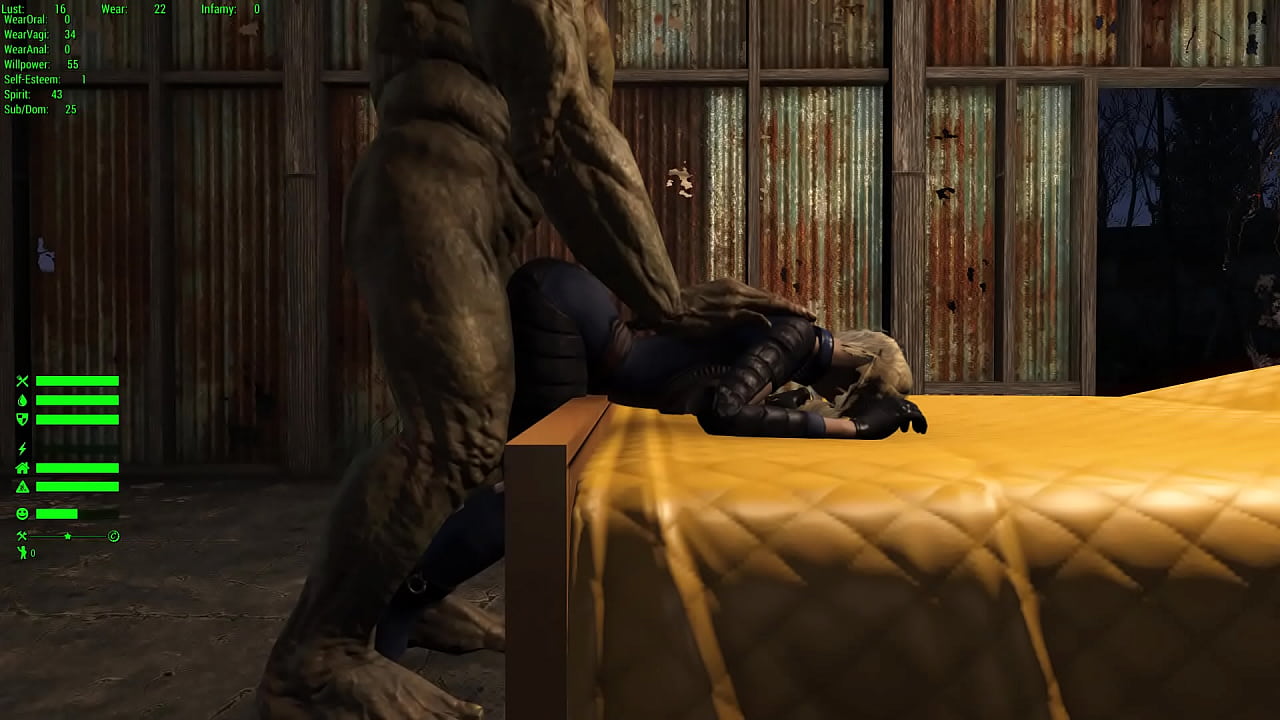This screenshot has height=720, width=1280.
Task: Click the person figure settler icon
Action: [22, 552]
